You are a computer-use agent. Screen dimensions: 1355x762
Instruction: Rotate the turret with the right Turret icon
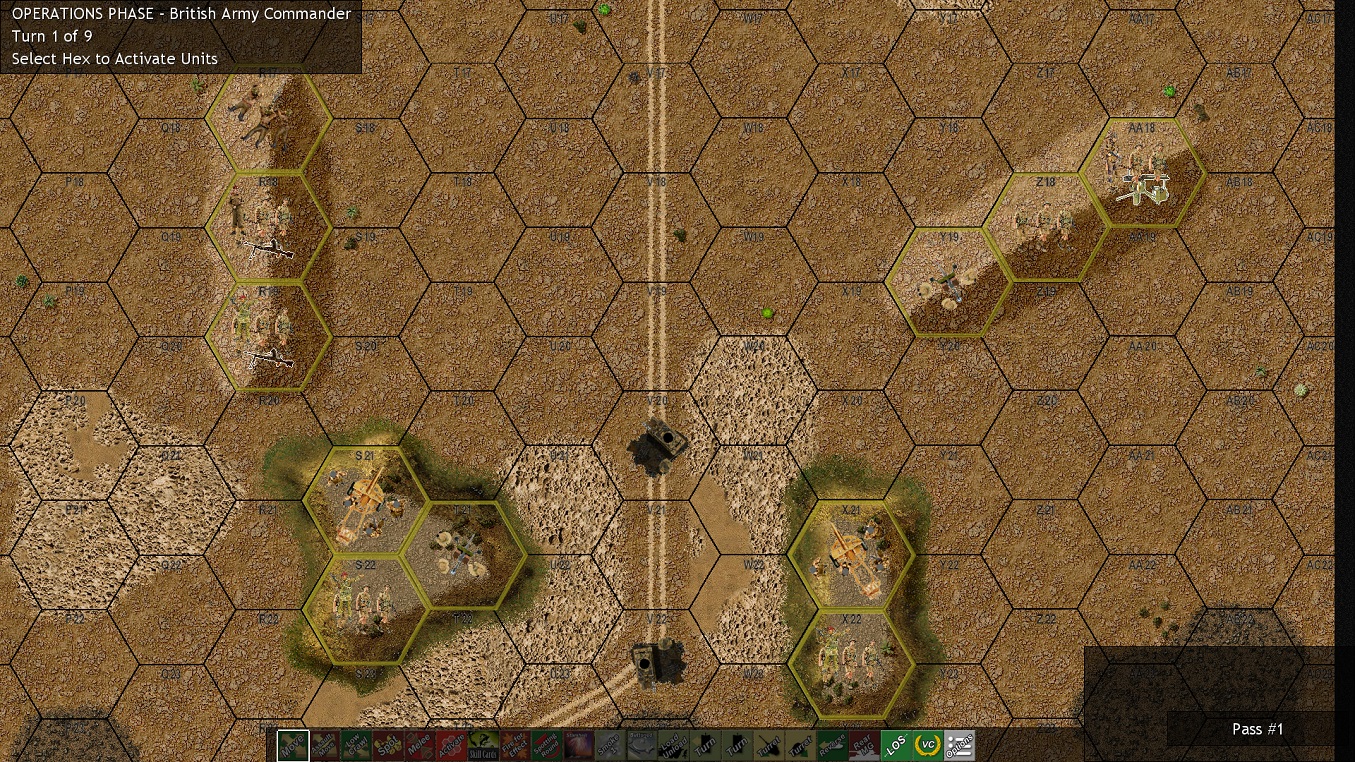pos(798,745)
